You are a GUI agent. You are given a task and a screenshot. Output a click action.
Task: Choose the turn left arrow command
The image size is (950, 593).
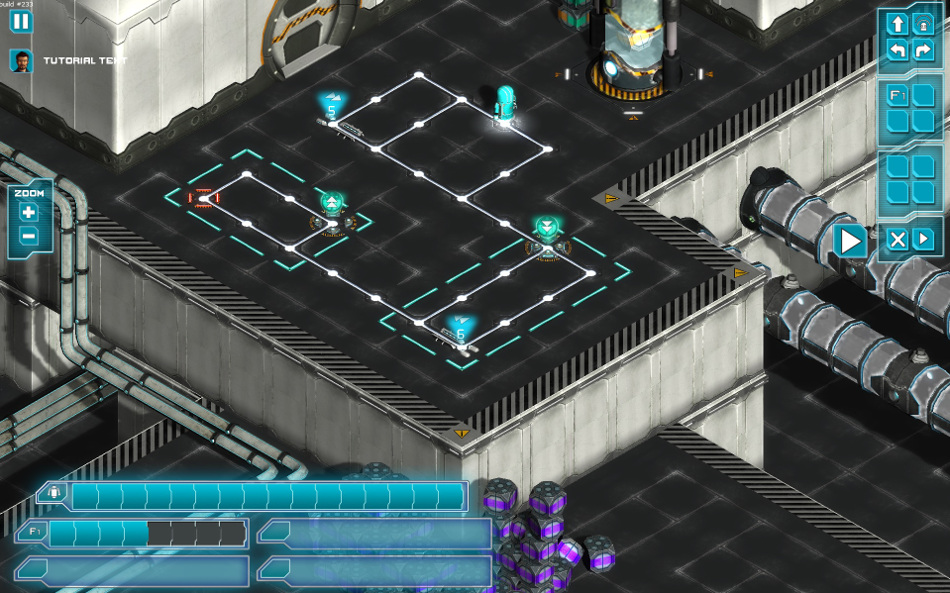897,49
